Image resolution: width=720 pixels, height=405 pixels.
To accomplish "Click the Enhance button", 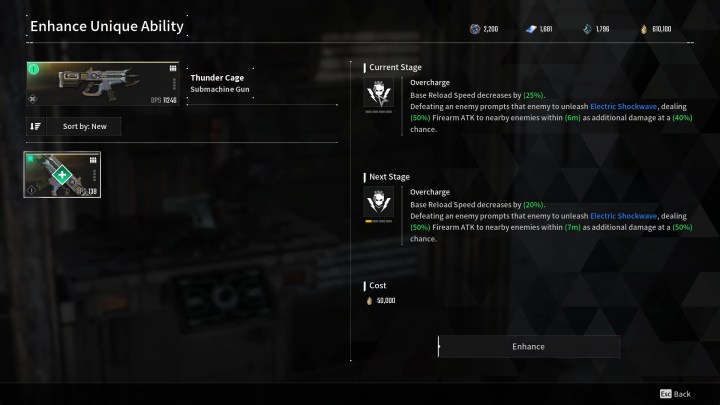I will (x=528, y=346).
